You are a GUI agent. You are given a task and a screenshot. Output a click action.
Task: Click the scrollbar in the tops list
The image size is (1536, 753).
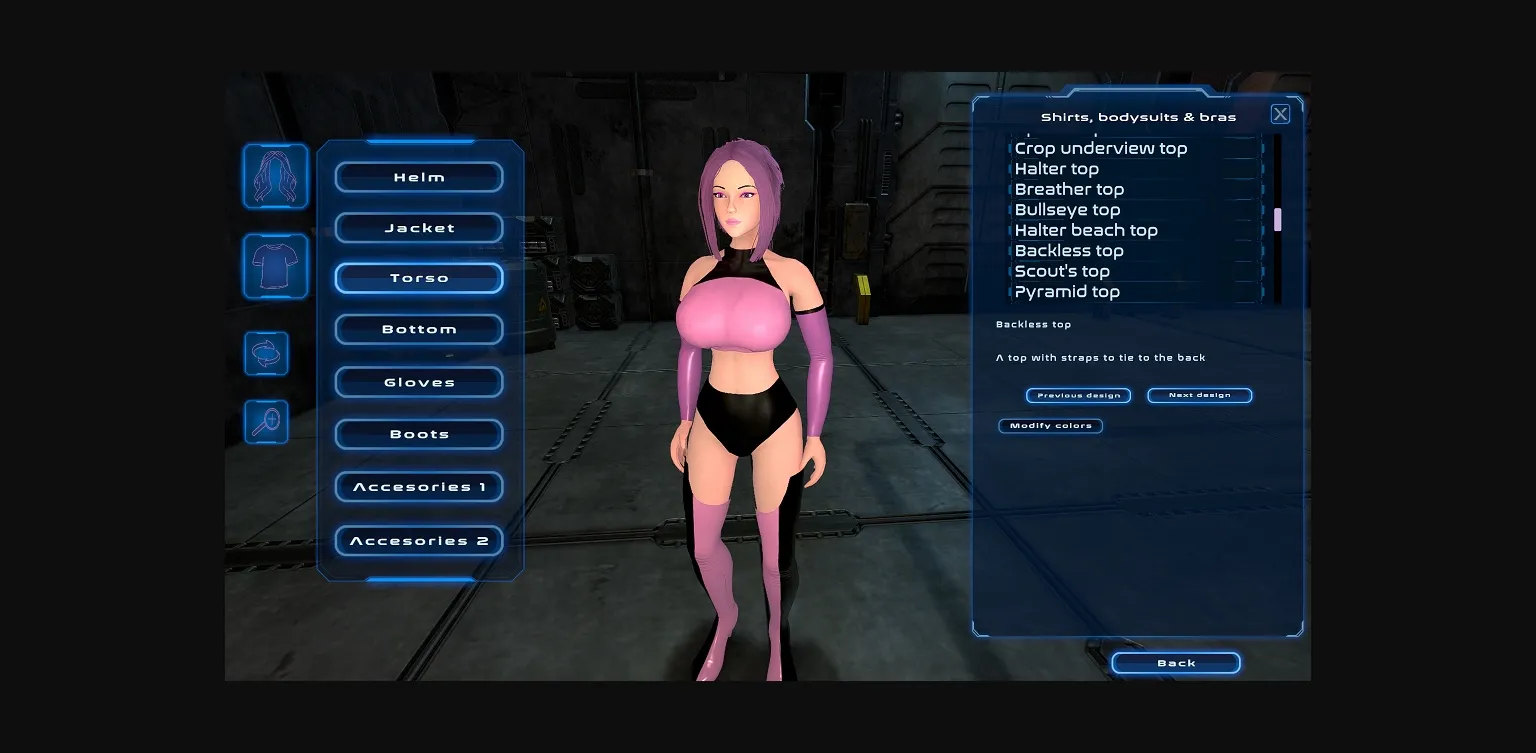[x=1278, y=220]
